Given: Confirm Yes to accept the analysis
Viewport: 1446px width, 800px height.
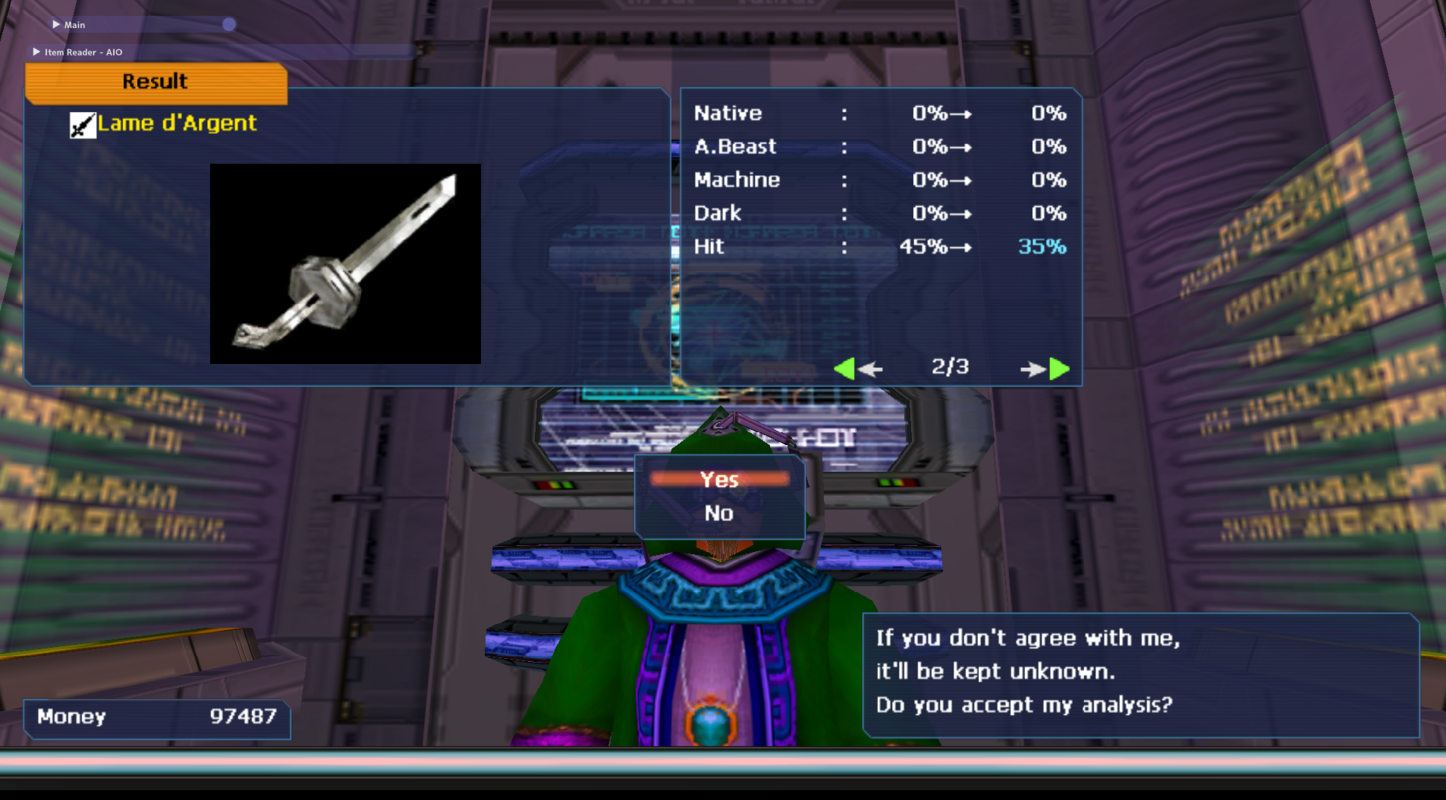Looking at the screenshot, I should pos(719,479).
